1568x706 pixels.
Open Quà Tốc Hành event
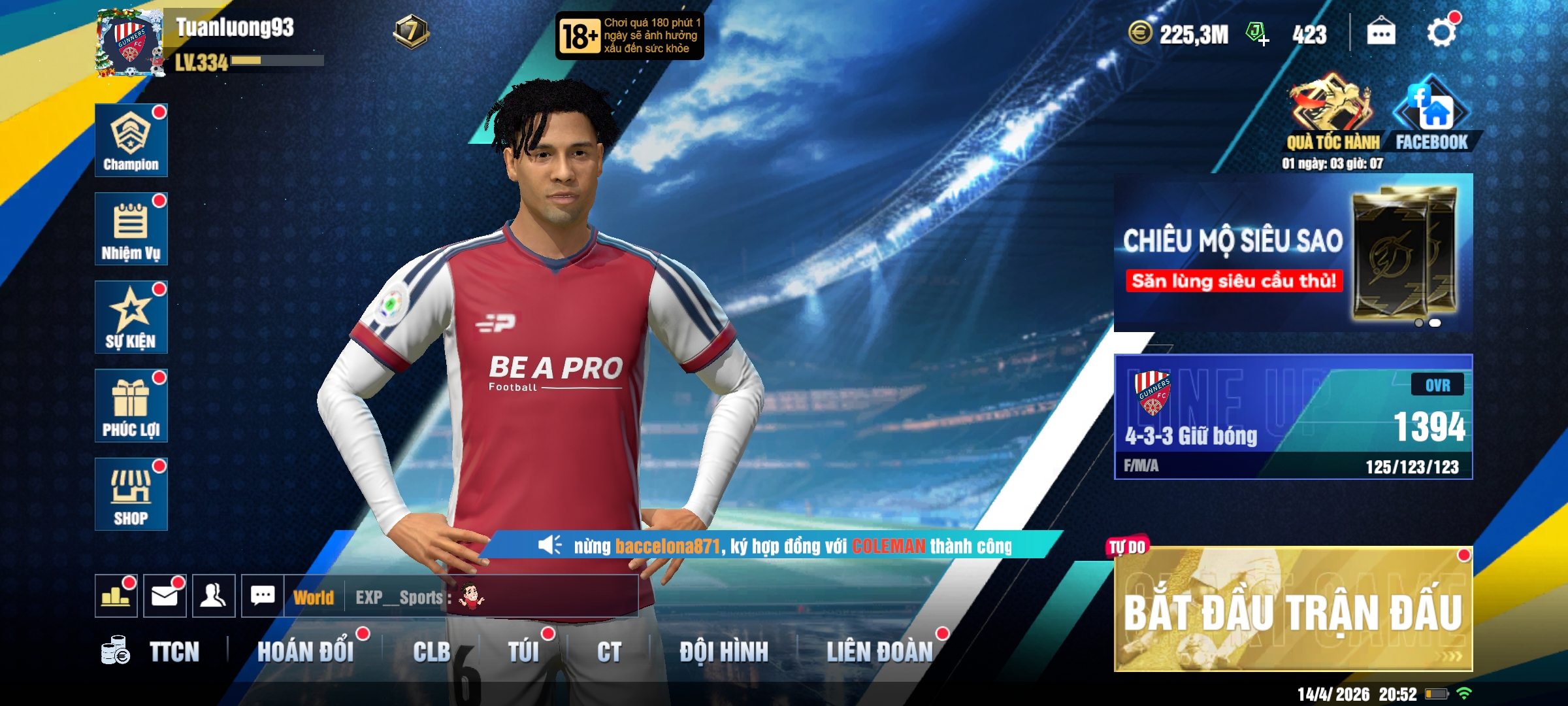(1332, 112)
